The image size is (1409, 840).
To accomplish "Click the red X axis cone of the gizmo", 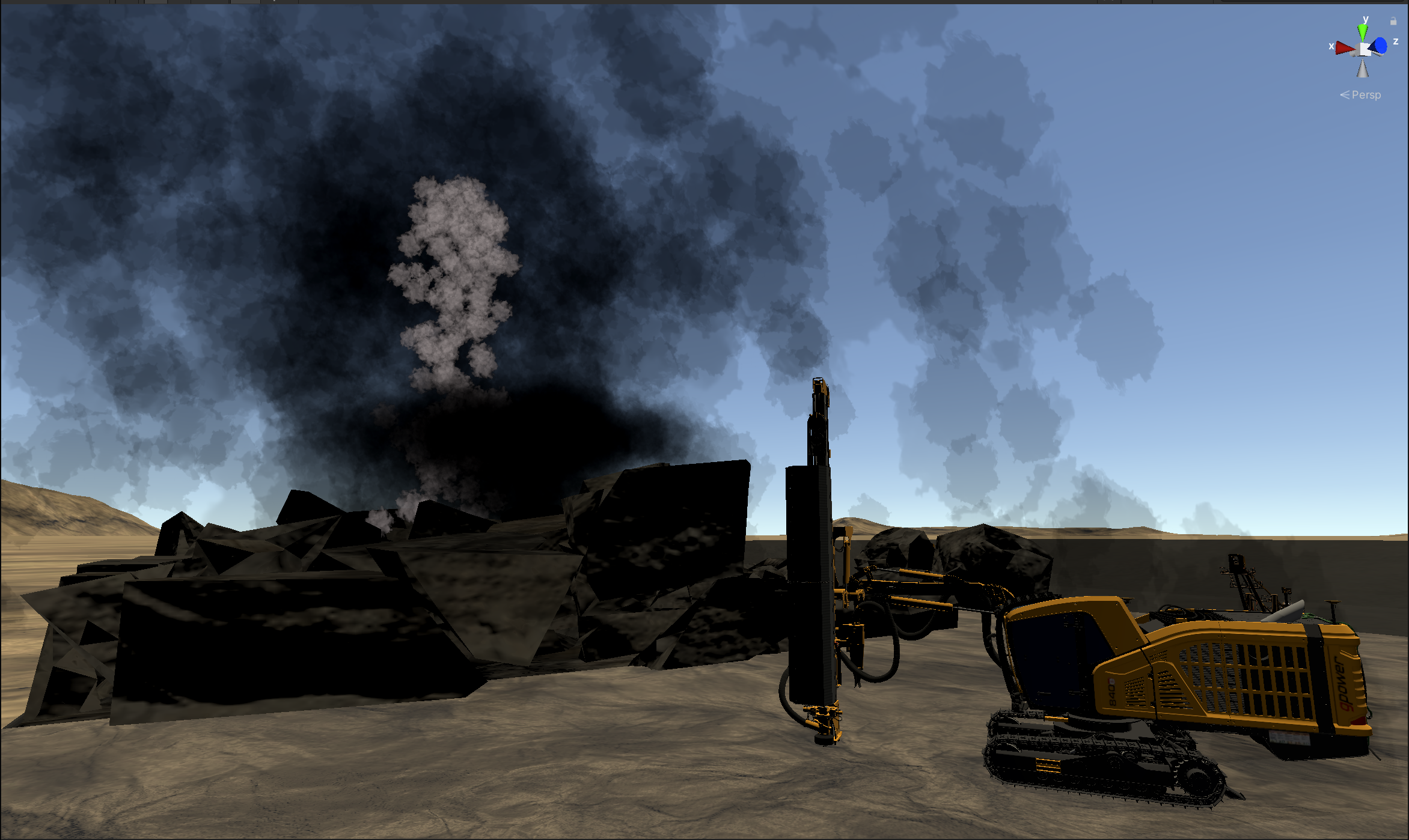I will (x=1345, y=48).
